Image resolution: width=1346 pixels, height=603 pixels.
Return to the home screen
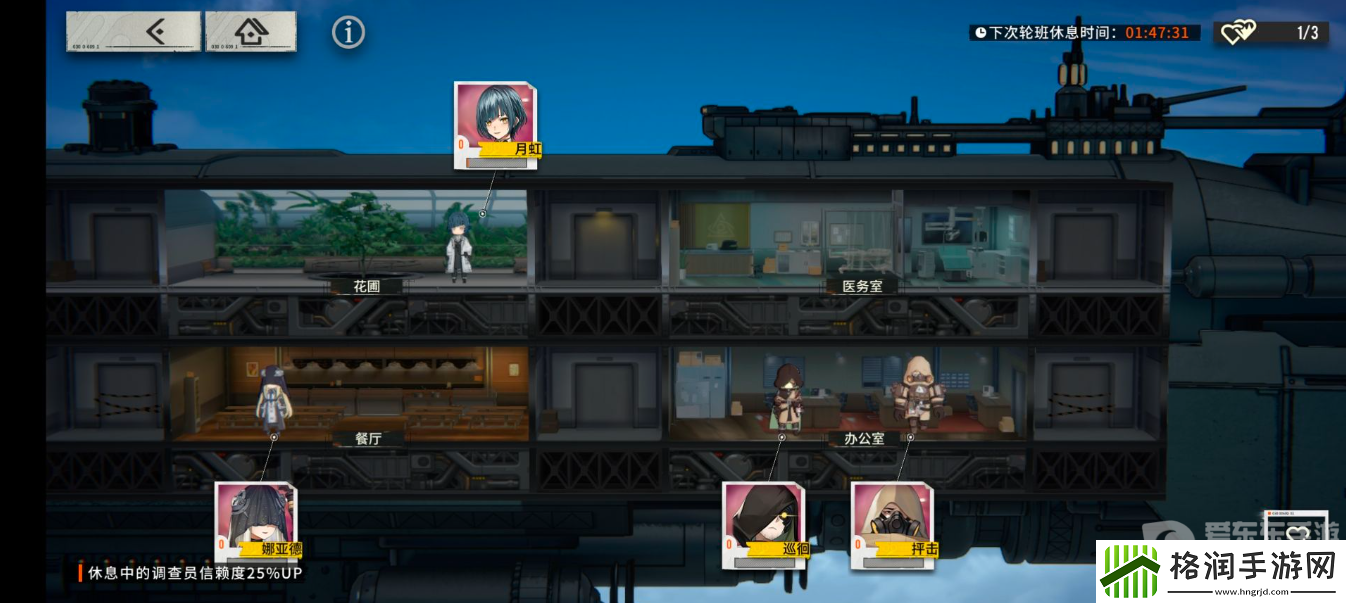251,32
